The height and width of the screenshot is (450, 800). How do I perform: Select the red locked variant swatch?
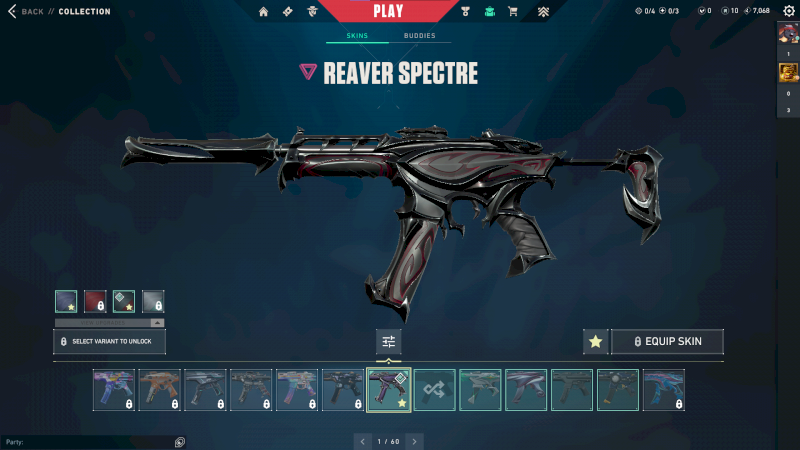pos(96,301)
